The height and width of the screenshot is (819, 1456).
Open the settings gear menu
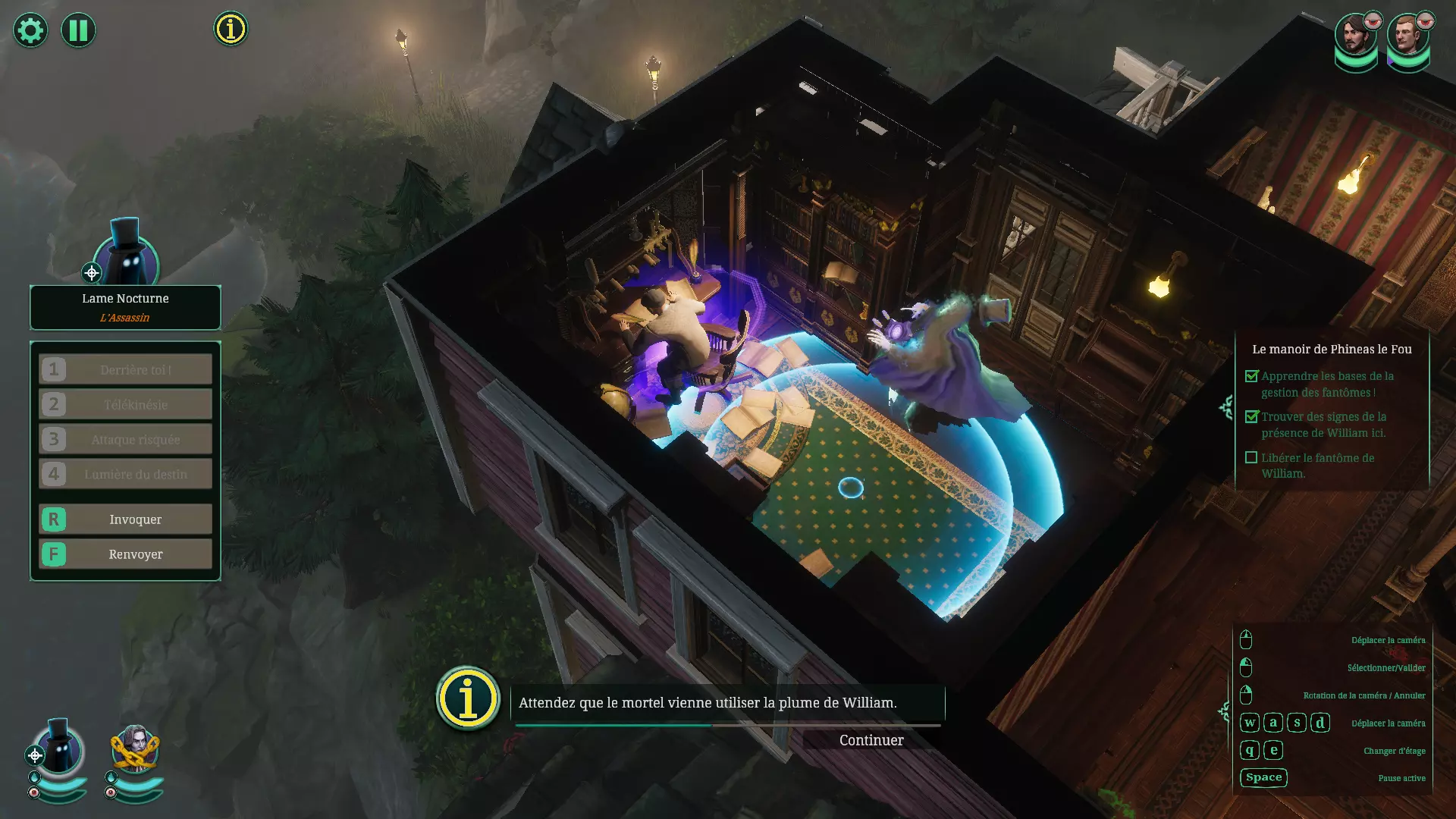pos(30,30)
